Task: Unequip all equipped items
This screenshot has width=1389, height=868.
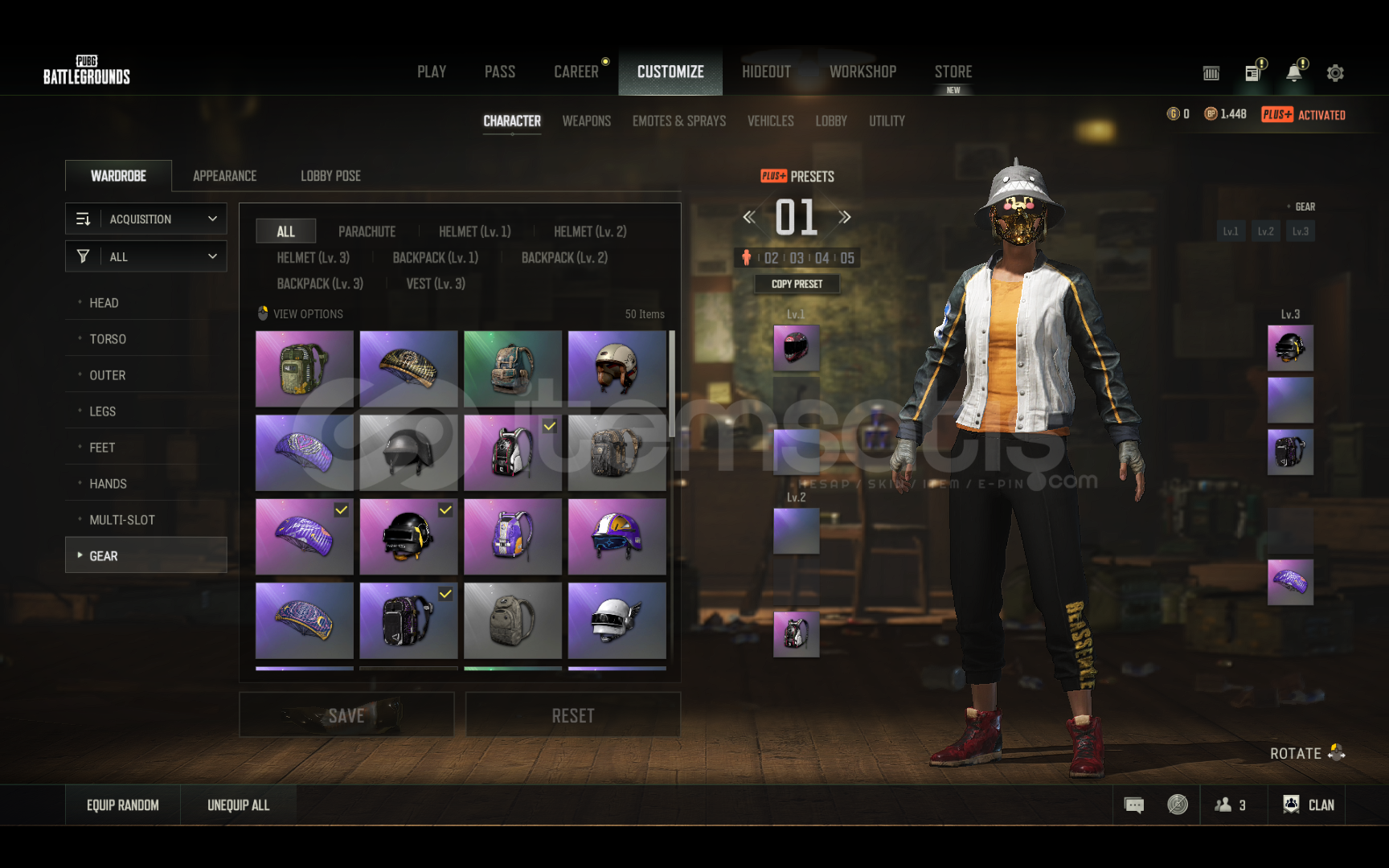Action: click(x=238, y=805)
